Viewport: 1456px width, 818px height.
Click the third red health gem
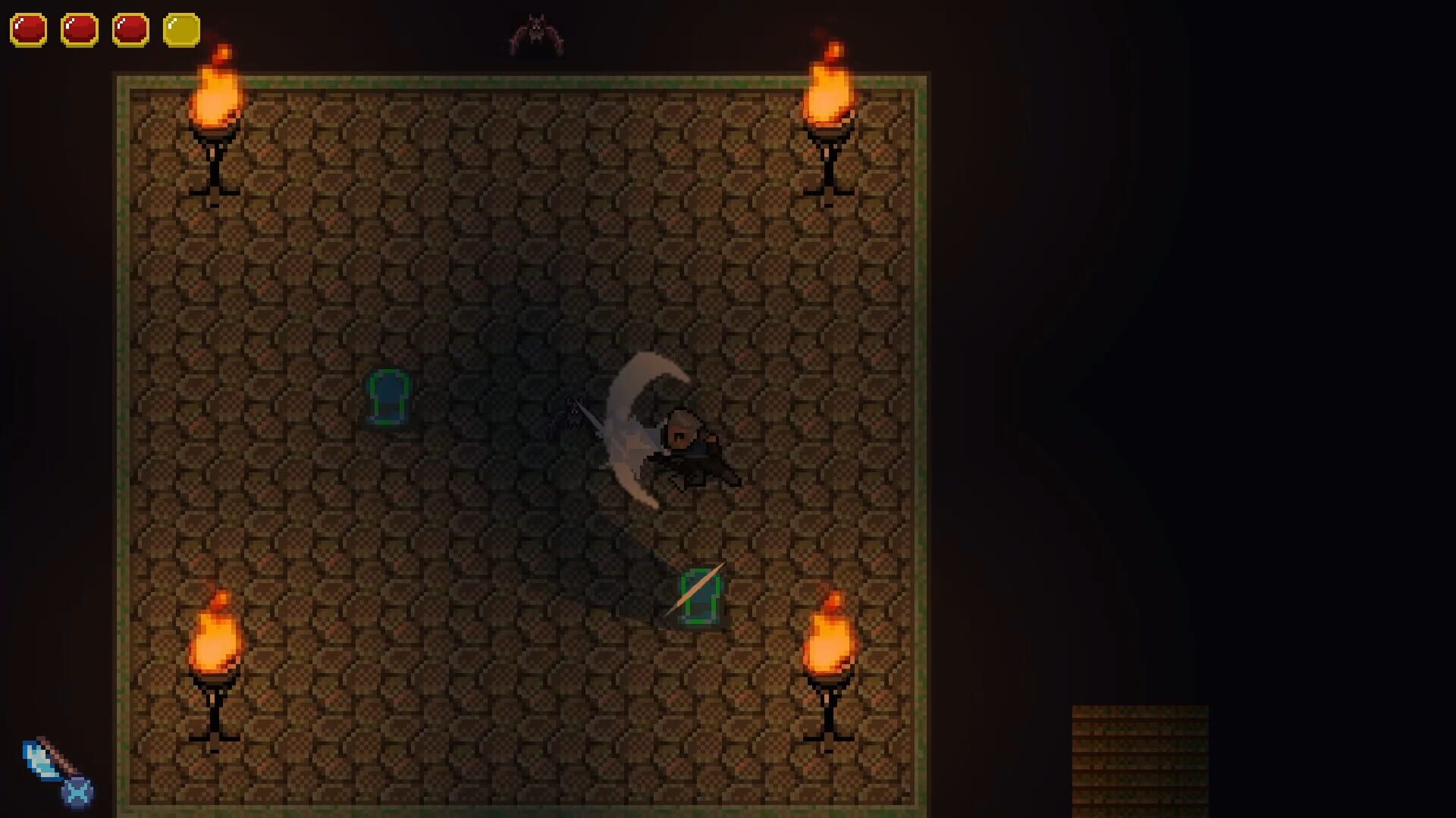132,30
